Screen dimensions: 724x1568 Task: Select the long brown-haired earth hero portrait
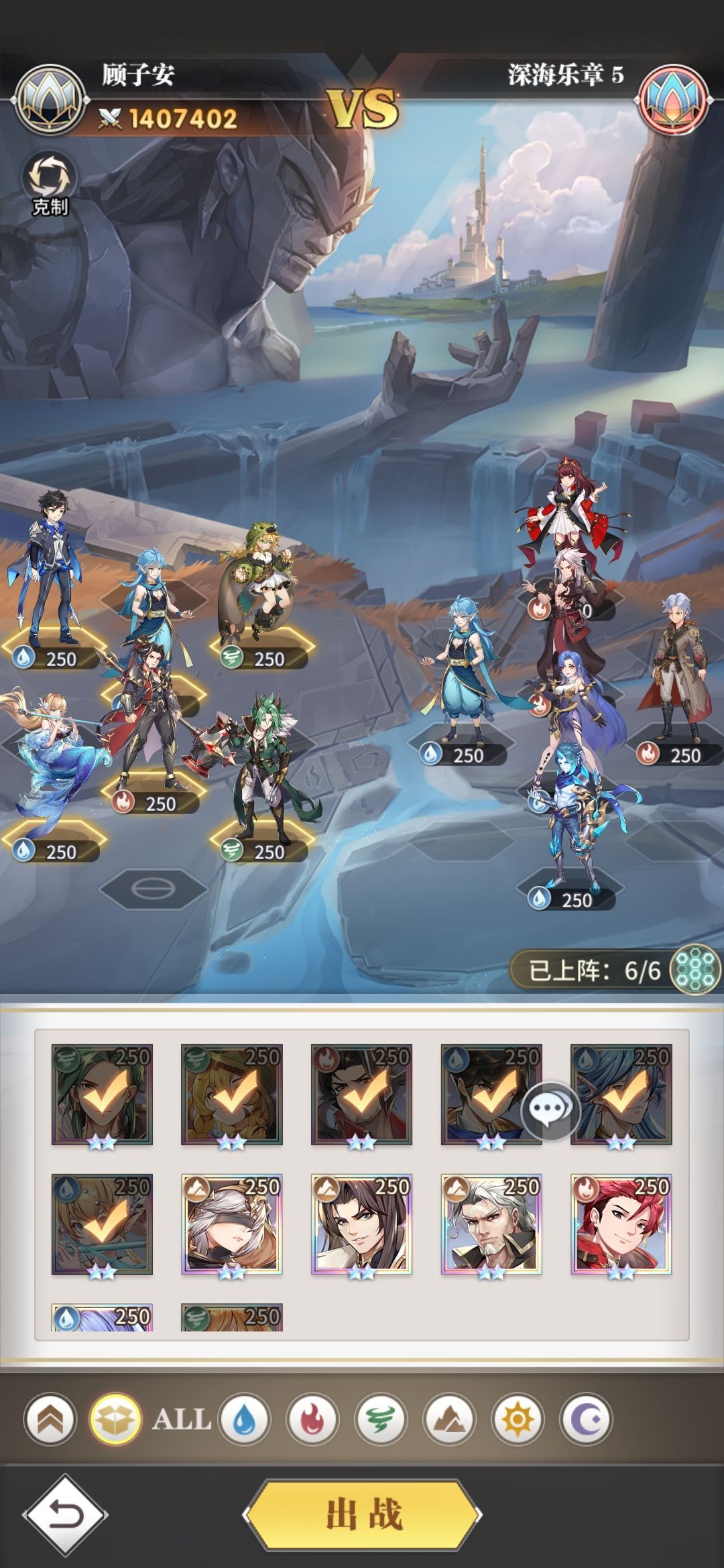[361, 1224]
